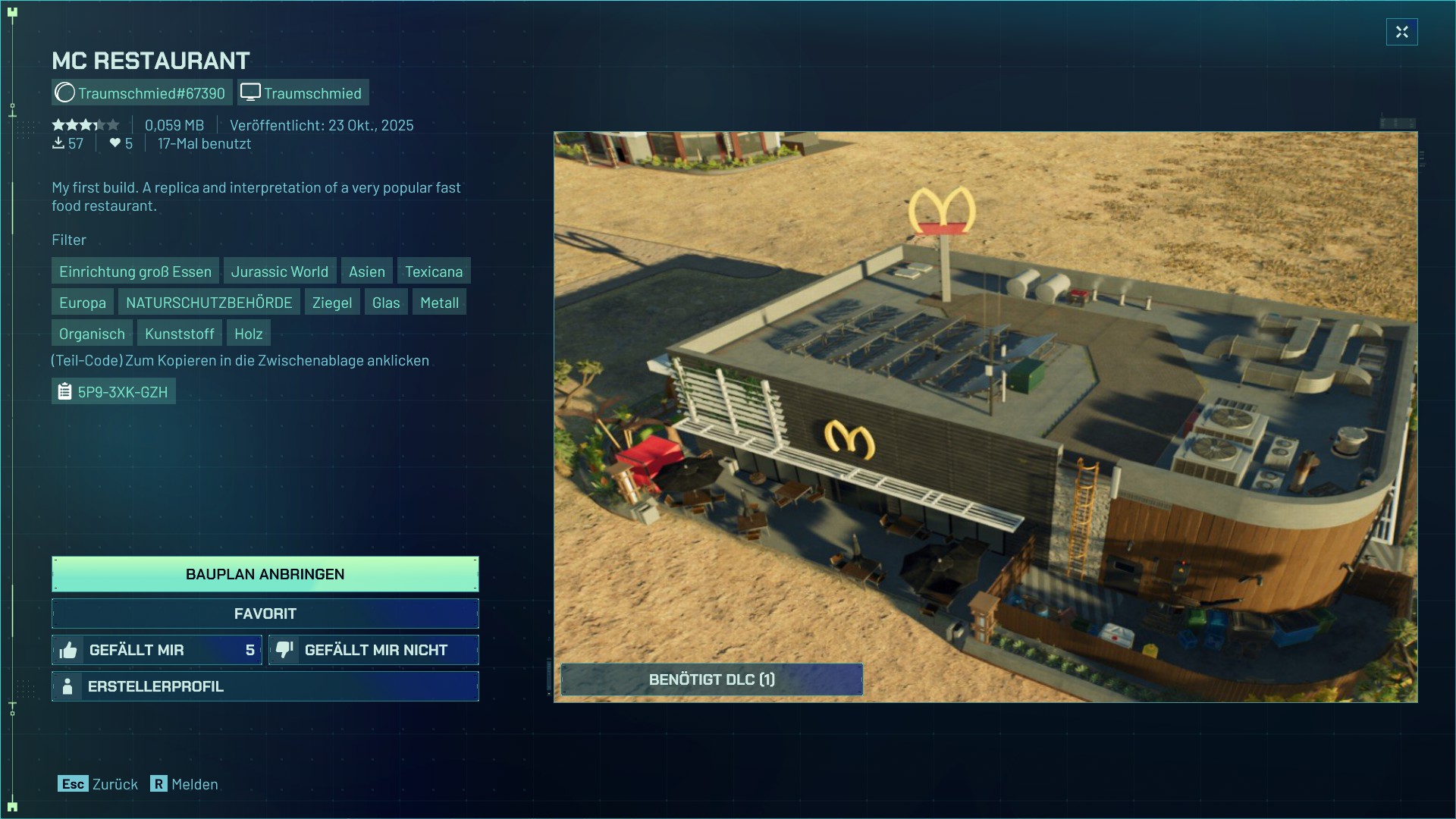Select the Kunststoff tag

(x=179, y=334)
